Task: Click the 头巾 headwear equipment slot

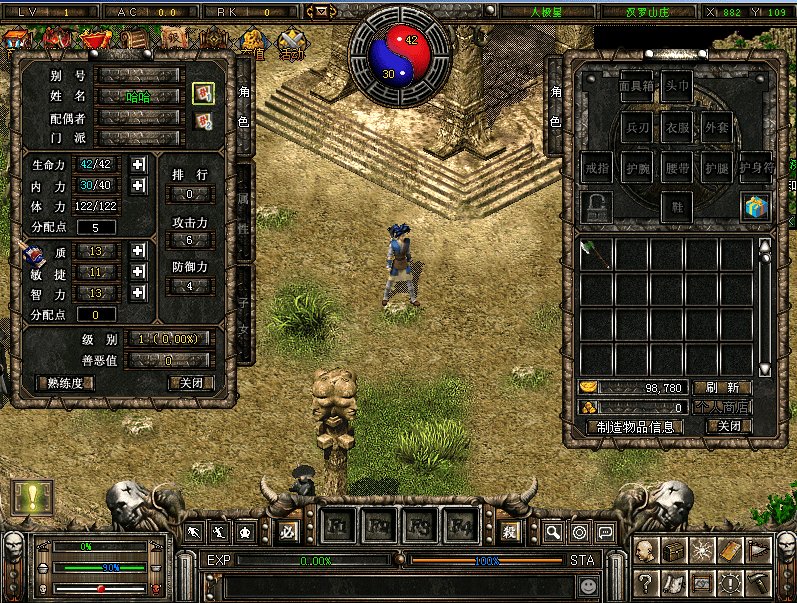Action: click(x=677, y=87)
